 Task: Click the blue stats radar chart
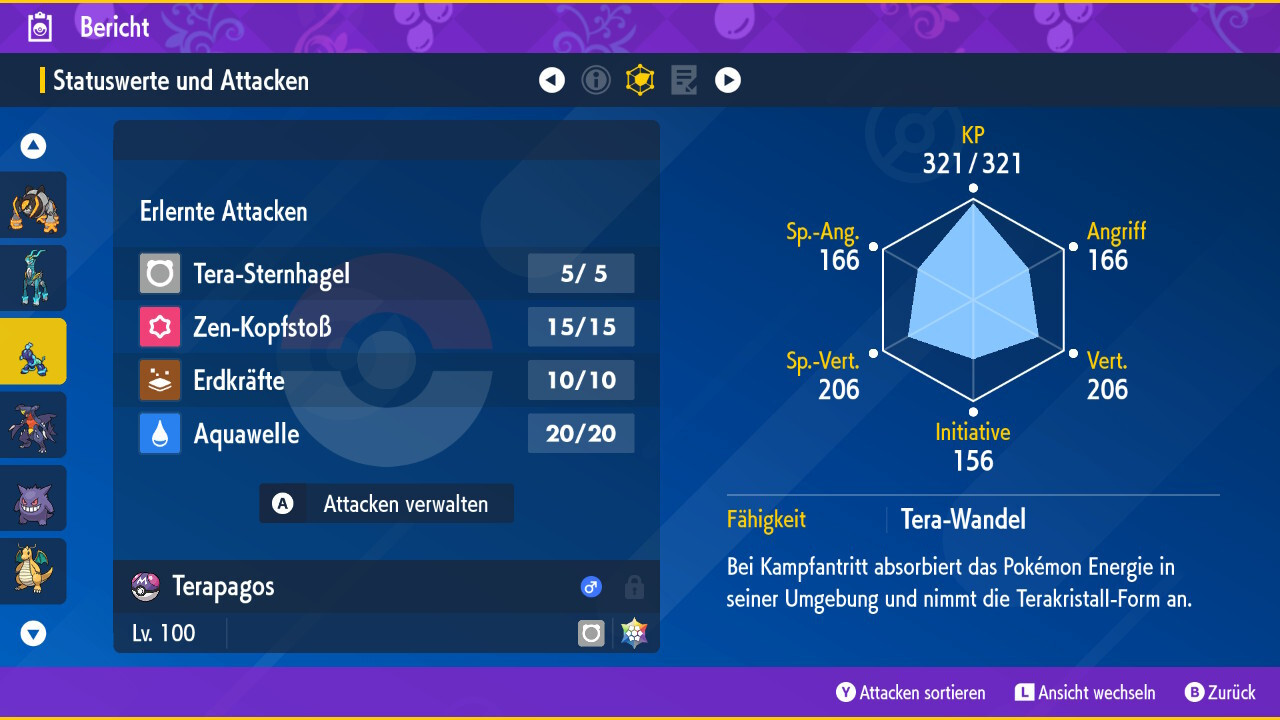click(x=972, y=300)
